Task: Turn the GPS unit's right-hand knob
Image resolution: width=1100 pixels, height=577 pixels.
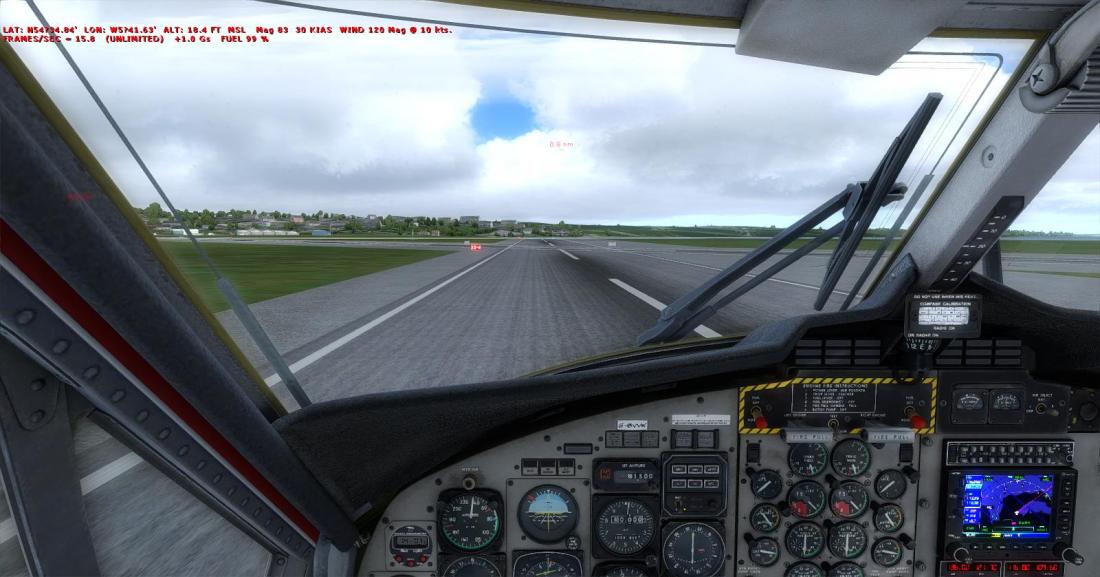Action: 1069,554
